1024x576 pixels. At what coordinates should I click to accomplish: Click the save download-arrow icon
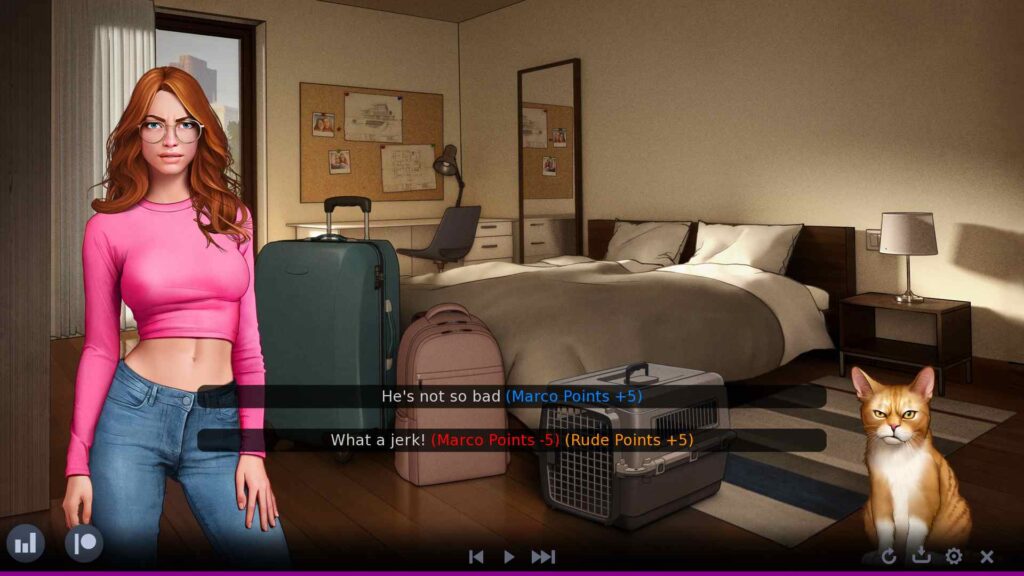click(x=921, y=557)
